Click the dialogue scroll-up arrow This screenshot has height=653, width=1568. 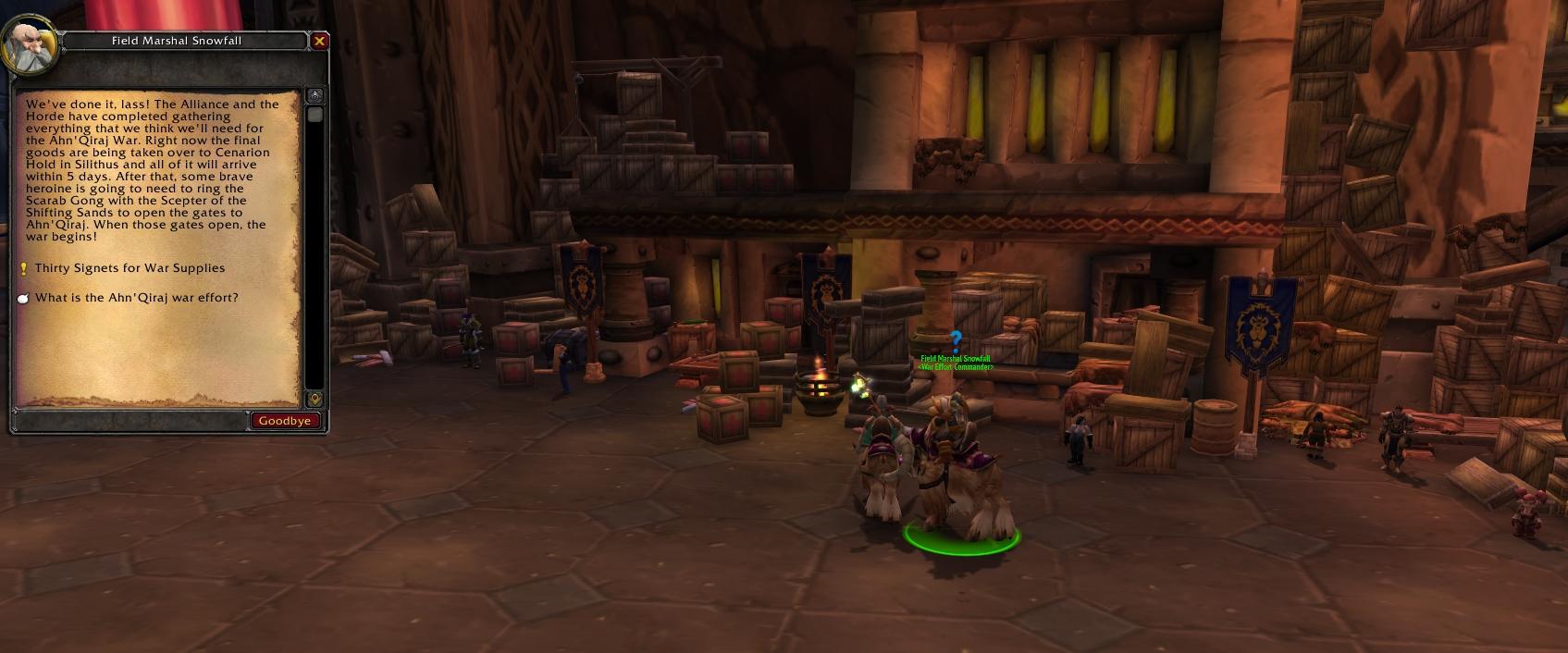tap(315, 96)
